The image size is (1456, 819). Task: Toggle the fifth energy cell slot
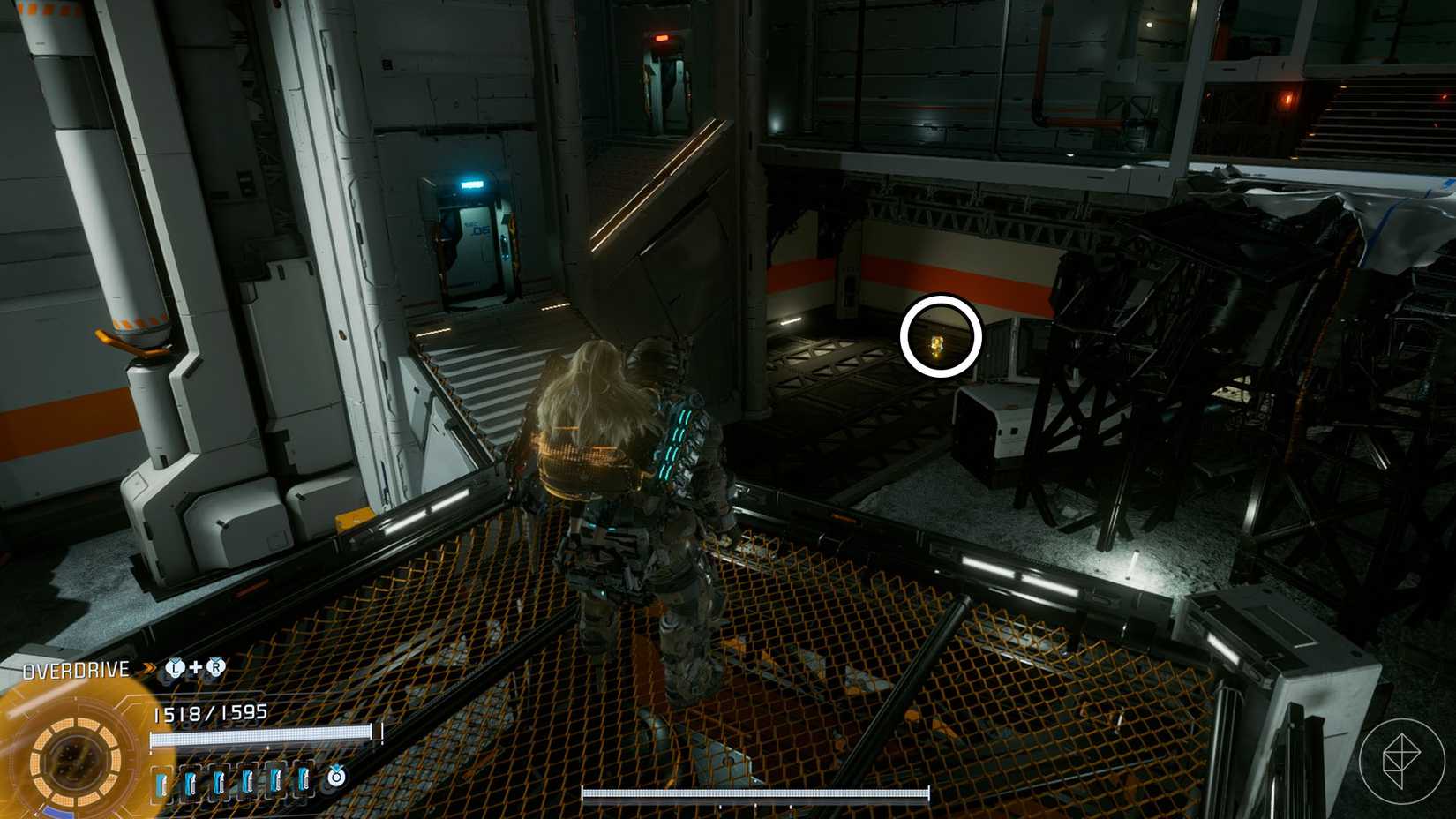[277, 782]
